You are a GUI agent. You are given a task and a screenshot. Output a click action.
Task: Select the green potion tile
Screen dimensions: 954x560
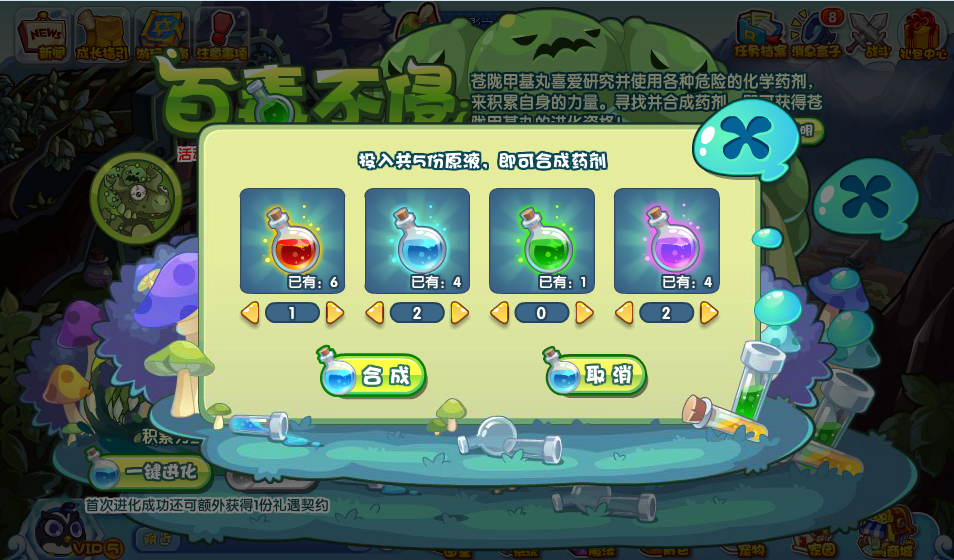tap(541, 241)
